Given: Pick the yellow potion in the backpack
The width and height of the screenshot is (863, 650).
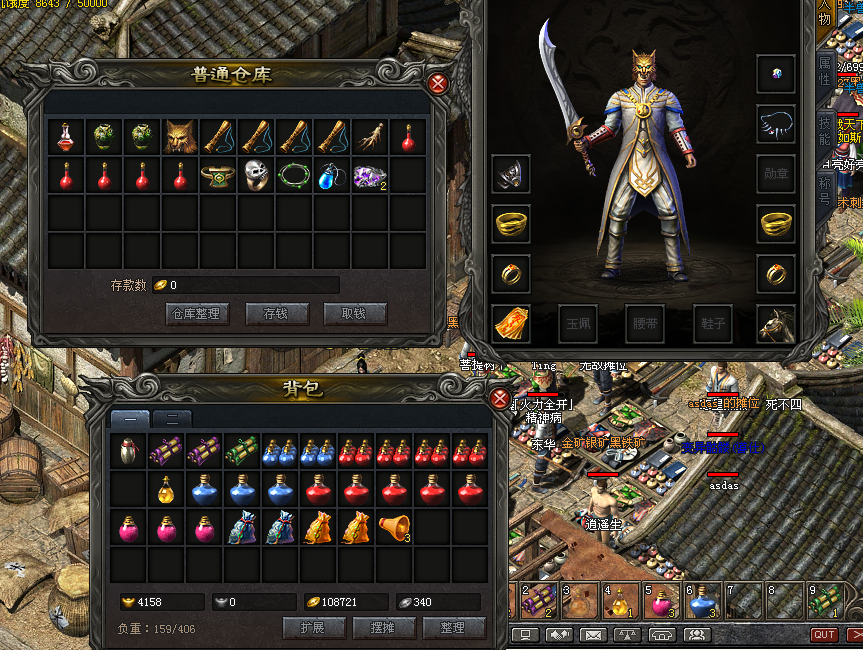Looking at the screenshot, I should tap(166, 489).
